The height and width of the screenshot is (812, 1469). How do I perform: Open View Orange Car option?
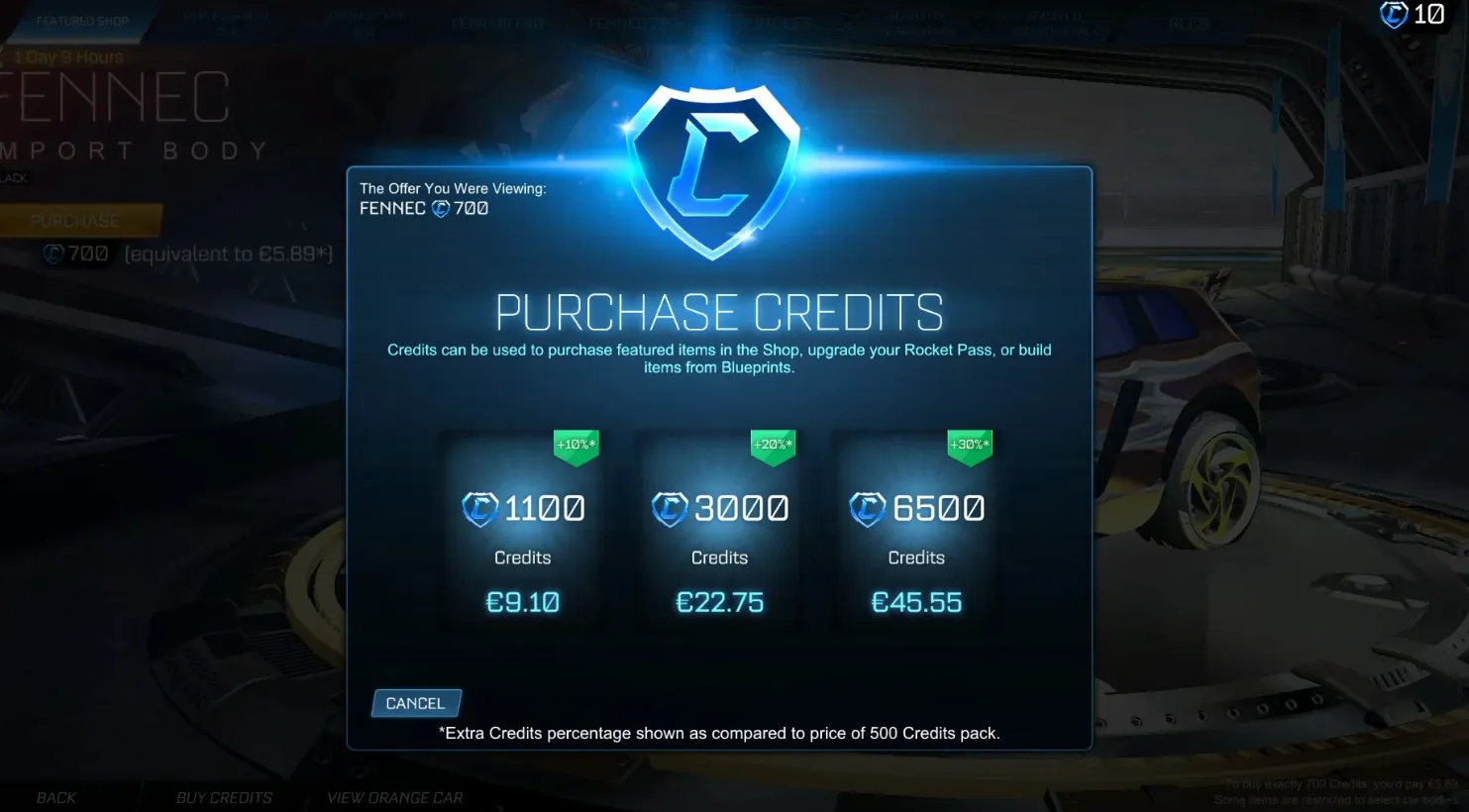click(x=395, y=797)
